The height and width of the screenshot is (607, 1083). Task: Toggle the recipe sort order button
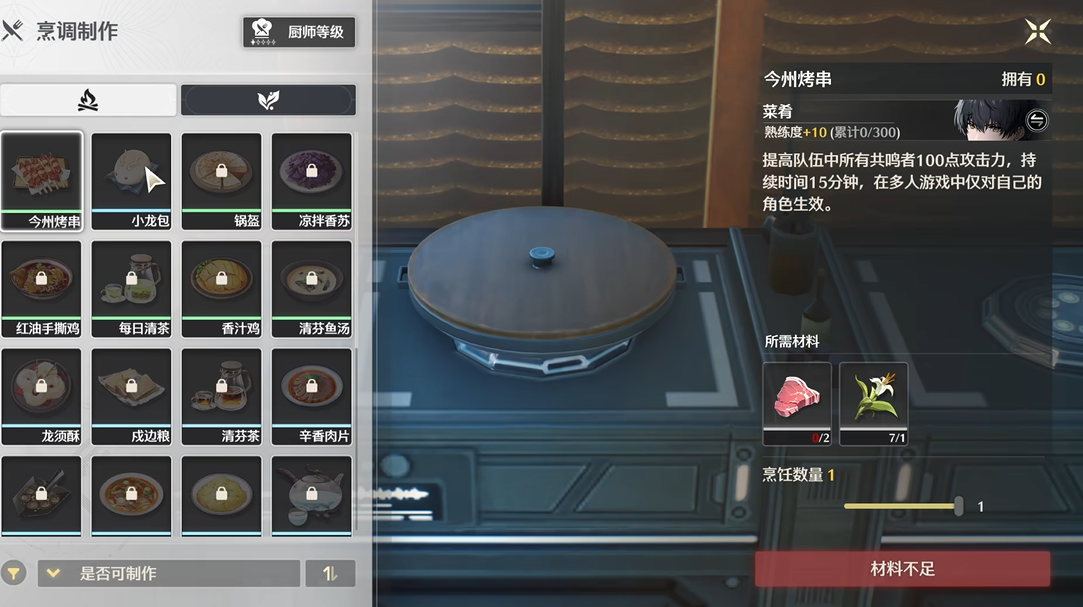(x=330, y=573)
